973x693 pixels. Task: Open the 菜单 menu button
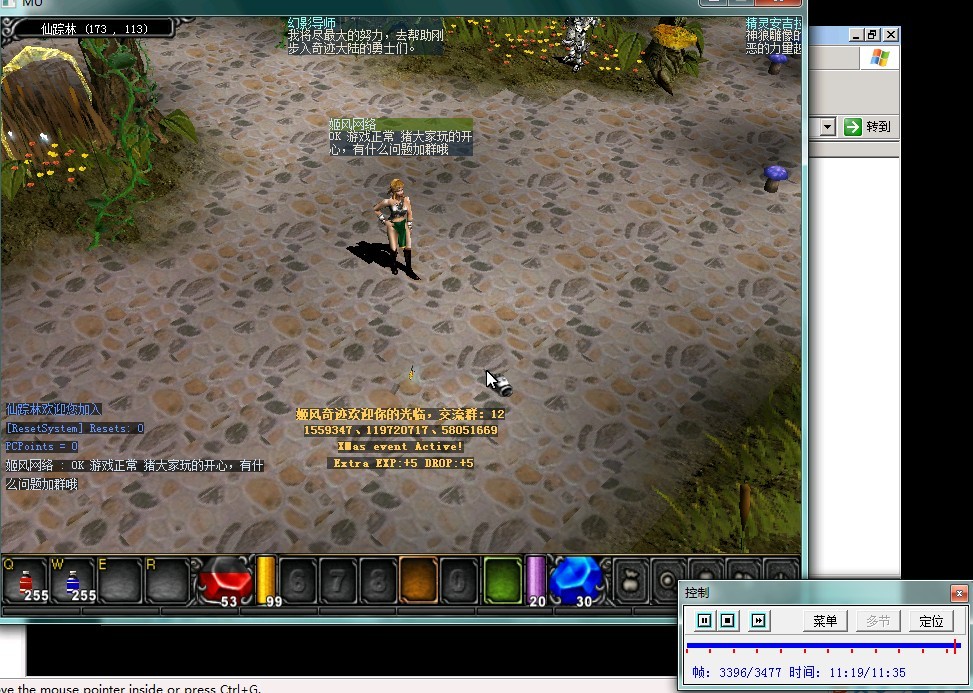825,621
